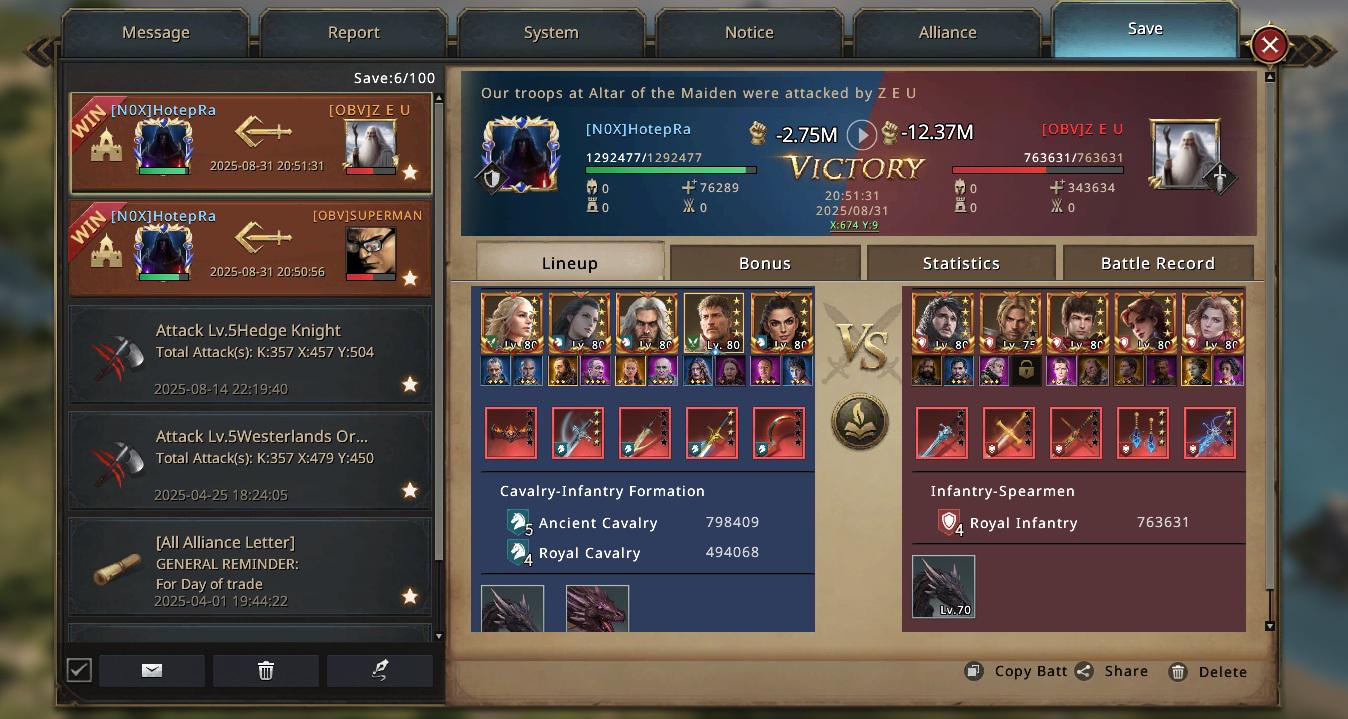Image resolution: width=1348 pixels, height=719 pixels.
Task: View the Statistics tab
Action: tap(960, 263)
